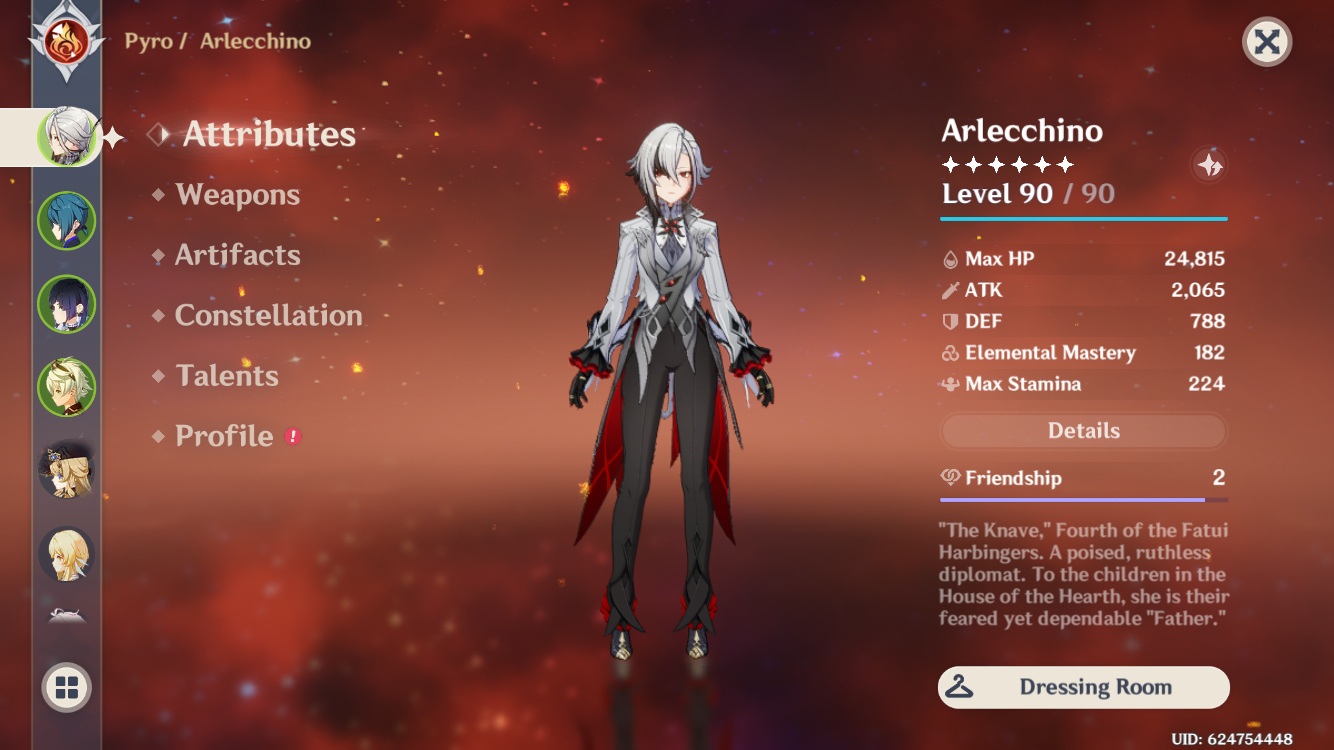Viewport: 1334px width, 750px height.
Task: Select the second character portrait below Arlecchino
Action: 66,221
